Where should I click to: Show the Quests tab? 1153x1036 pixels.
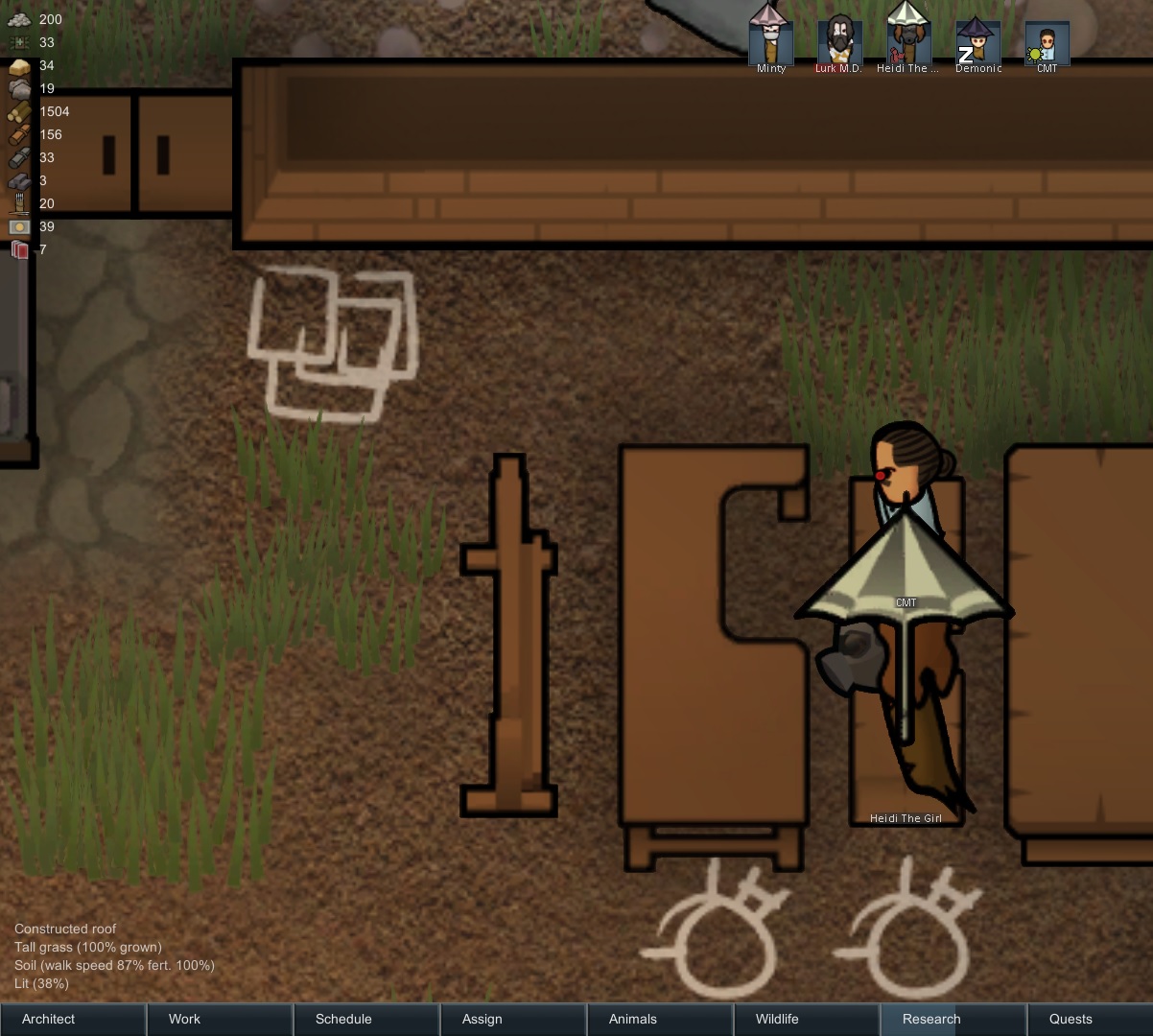click(1091, 1019)
